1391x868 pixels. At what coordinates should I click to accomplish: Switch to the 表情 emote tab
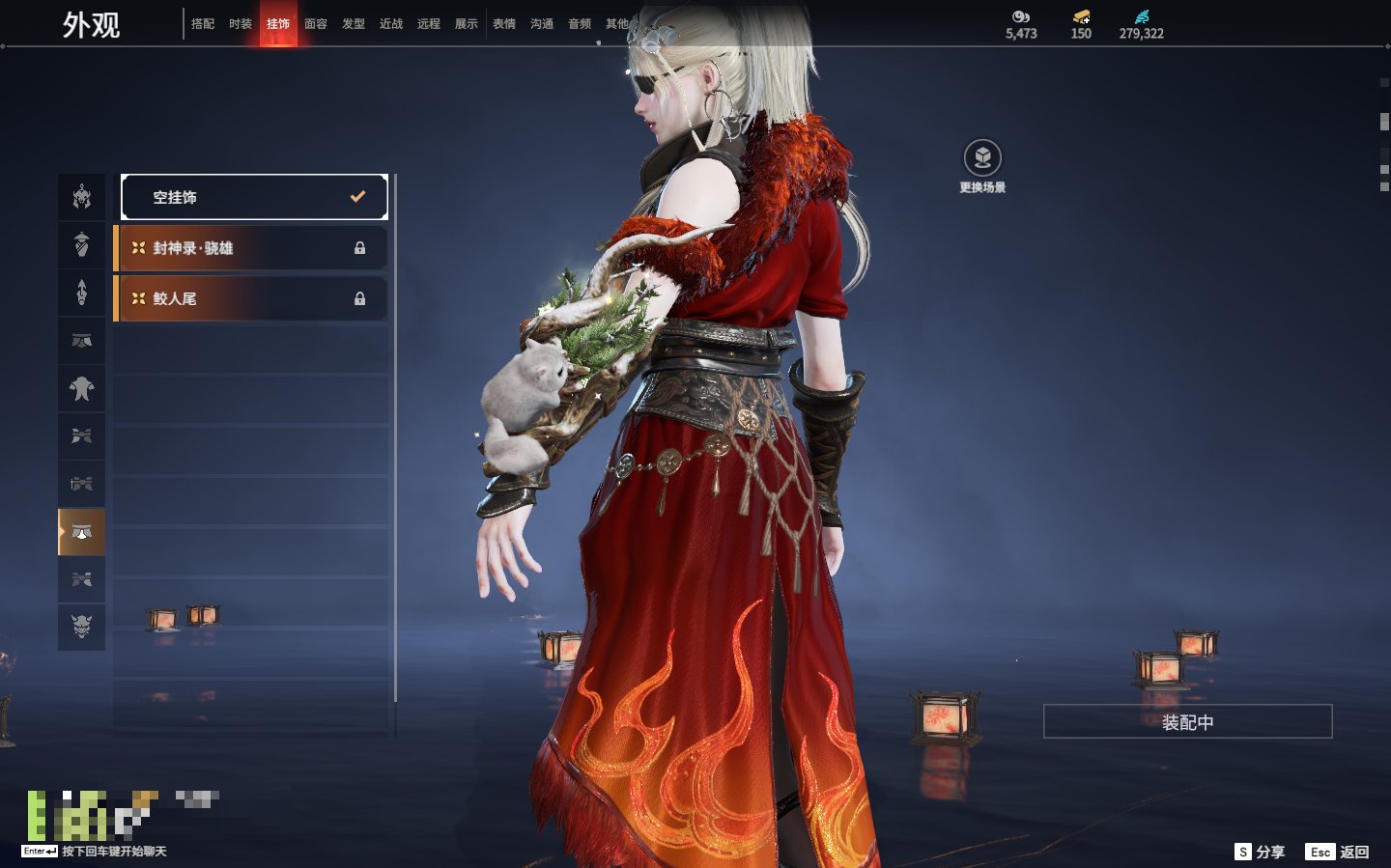tap(504, 24)
